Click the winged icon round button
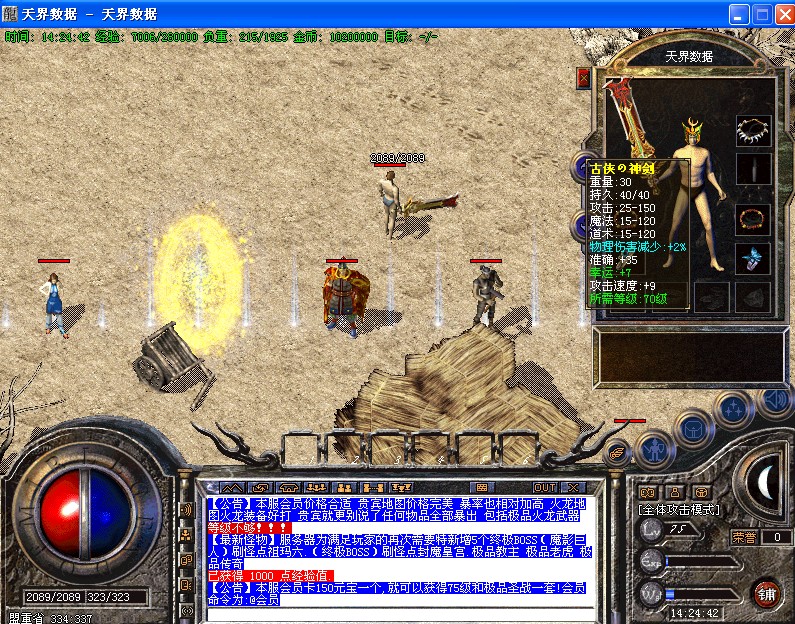 point(619,451)
